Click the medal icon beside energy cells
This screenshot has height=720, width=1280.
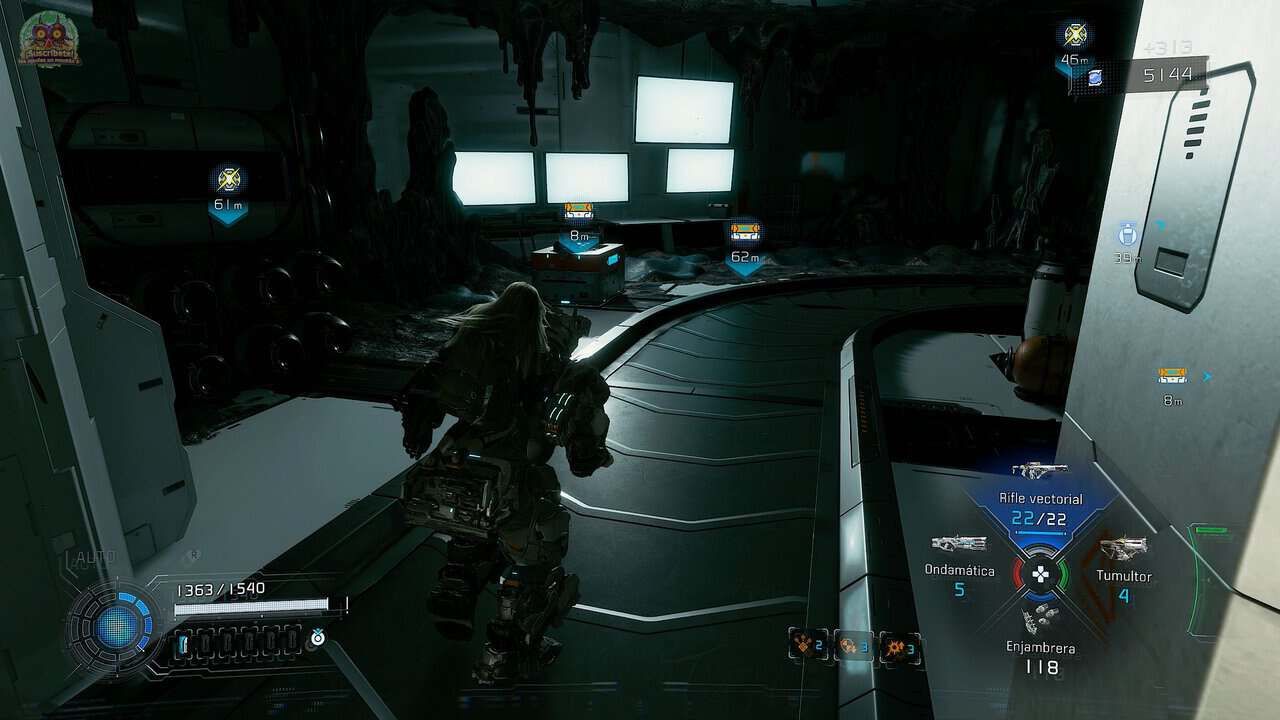pyautogui.click(x=317, y=636)
